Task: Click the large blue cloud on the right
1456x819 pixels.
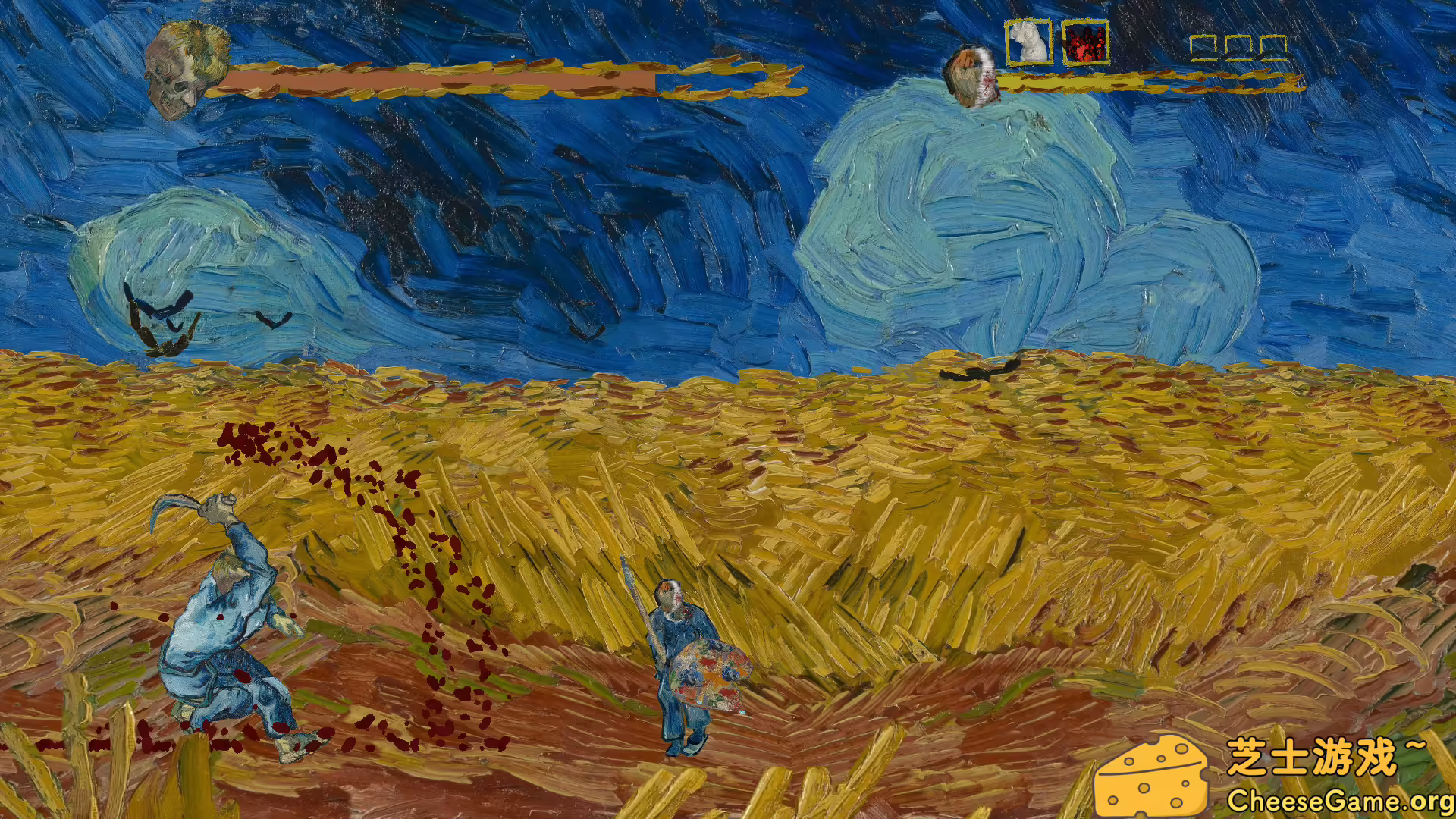Action: point(963,212)
